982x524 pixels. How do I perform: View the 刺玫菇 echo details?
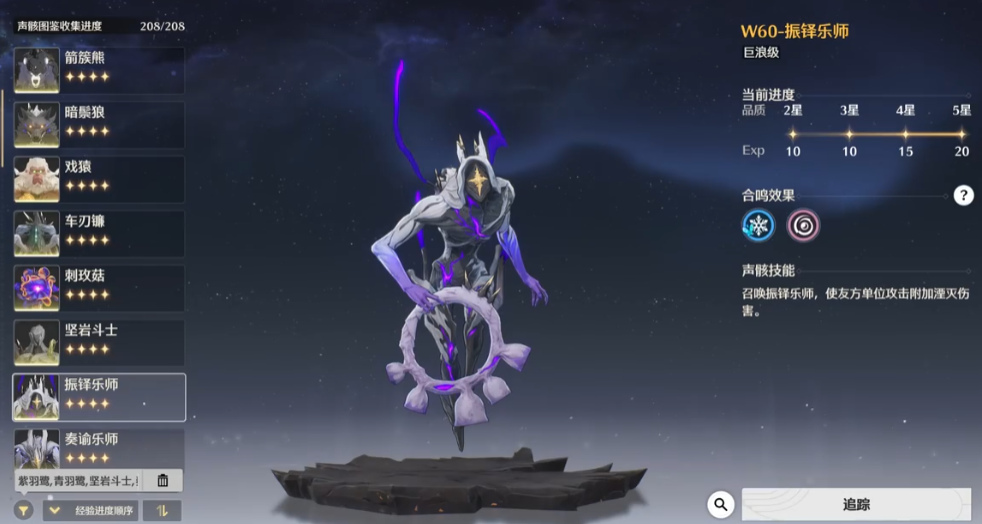click(x=98, y=288)
